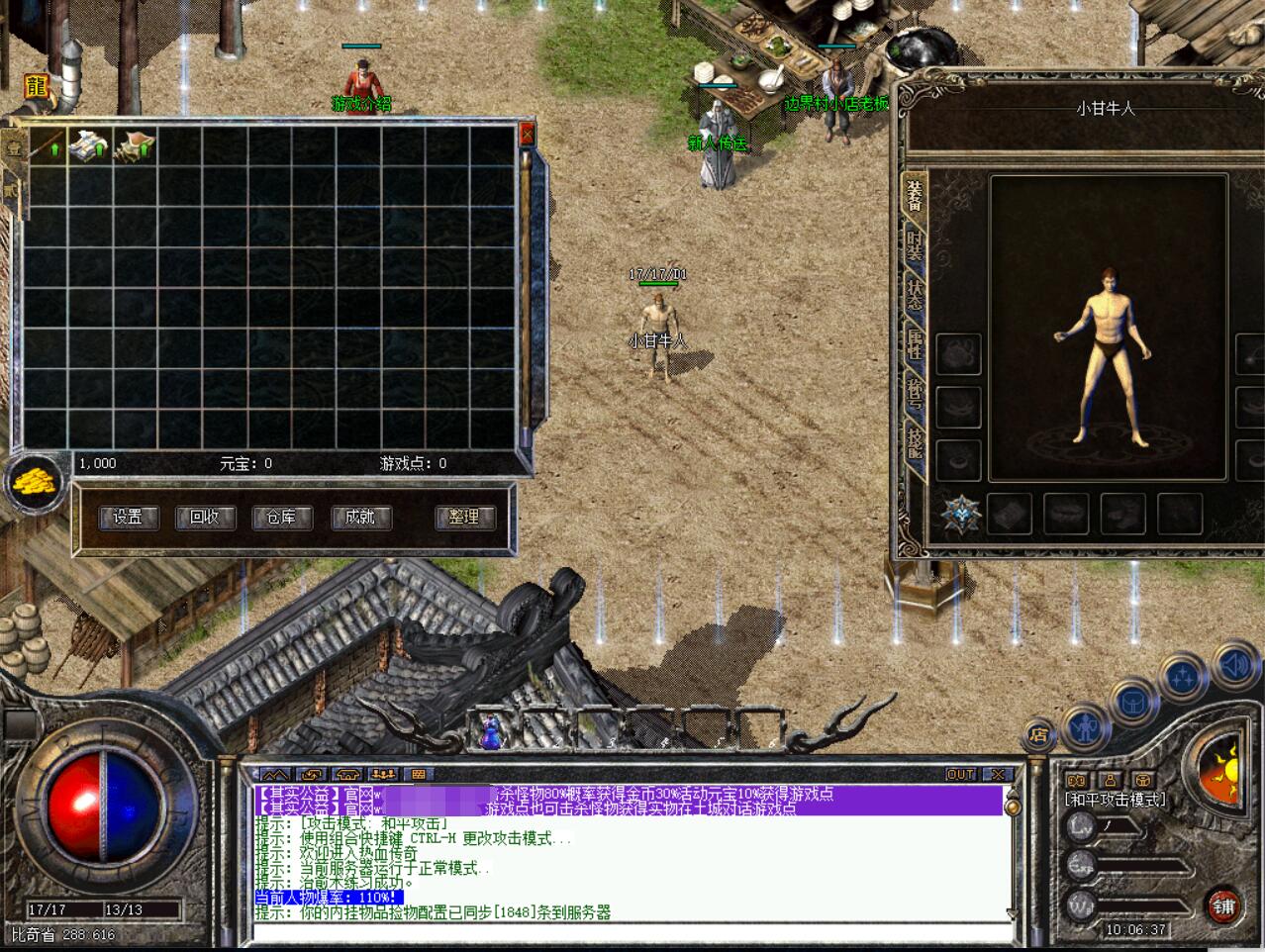The height and width of the screenshot is (952, 1265).
Task: Click the 回收 recycle button
Action: coord(205,517)
